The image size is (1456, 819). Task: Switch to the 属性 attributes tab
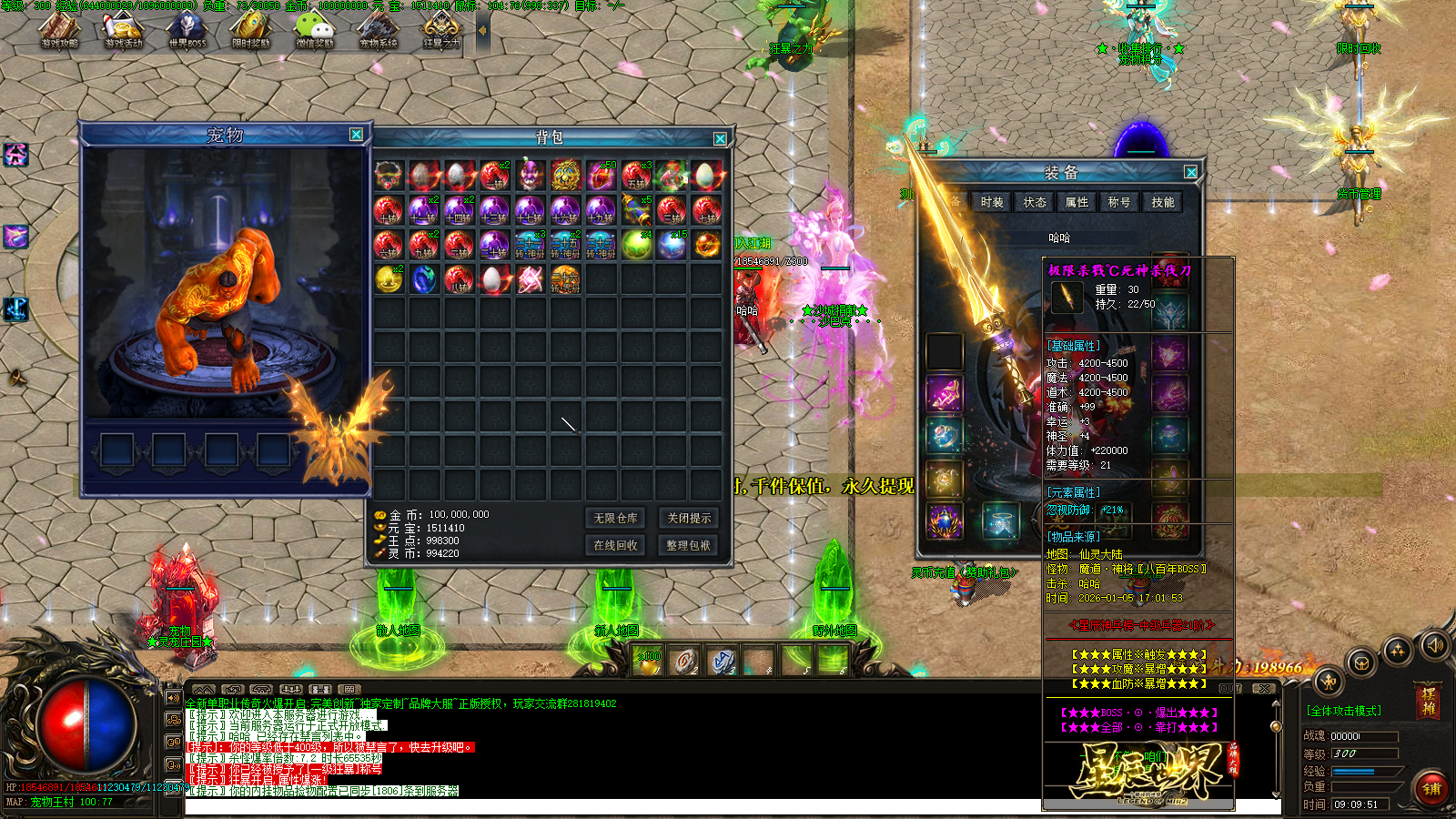(1077, 202)
